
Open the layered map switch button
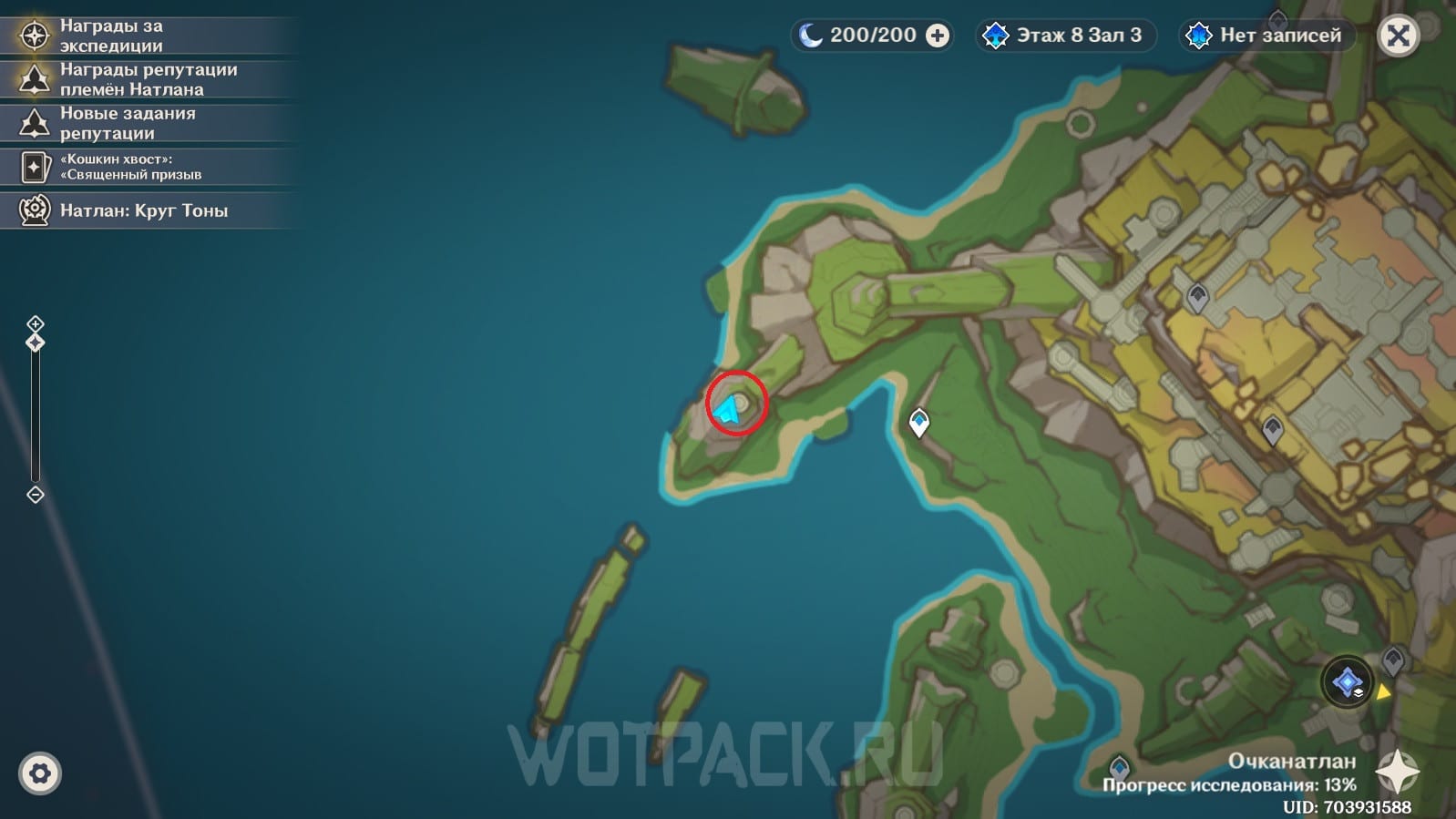click(1348, 681)
